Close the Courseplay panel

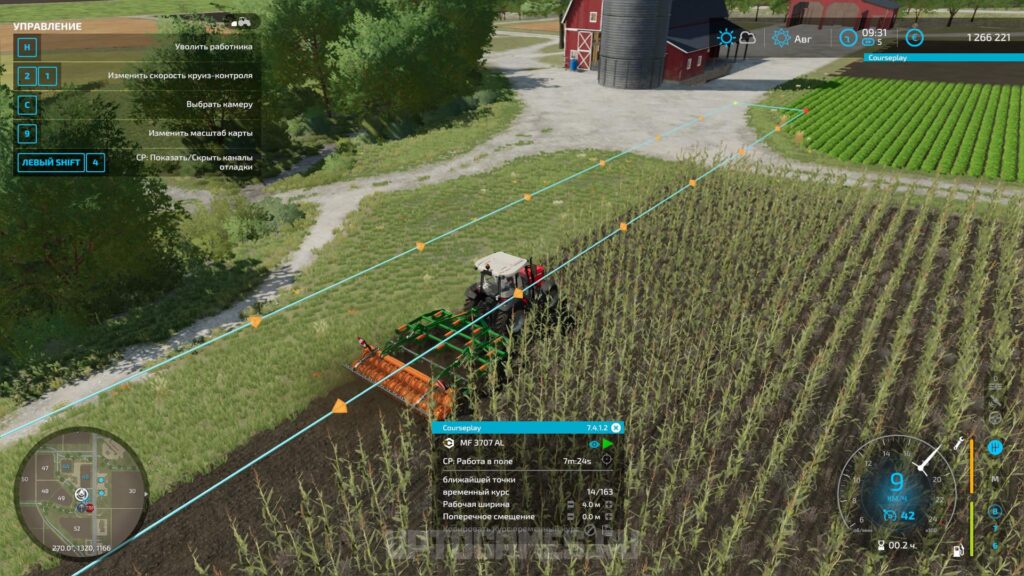click(x=616, y=427)
